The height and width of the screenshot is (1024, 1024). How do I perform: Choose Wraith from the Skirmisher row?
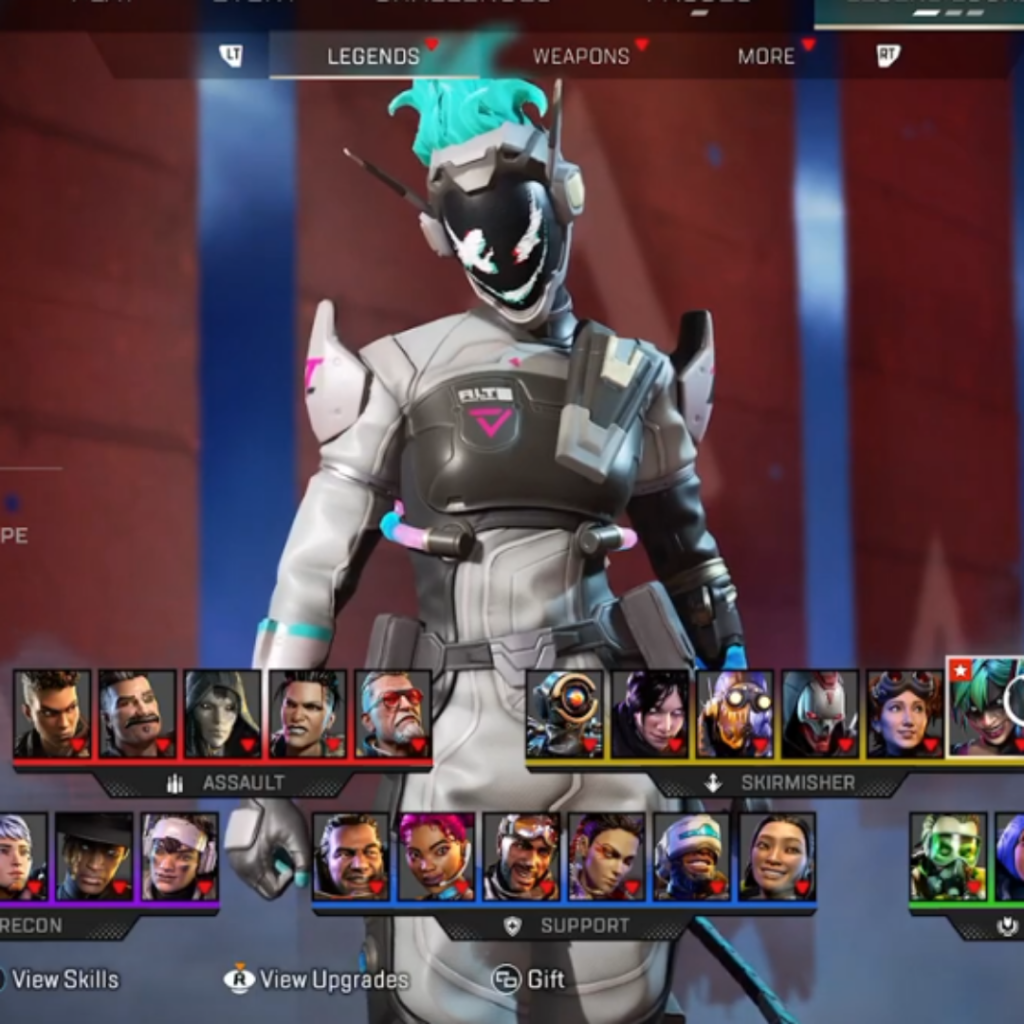[x=650, y=713]
